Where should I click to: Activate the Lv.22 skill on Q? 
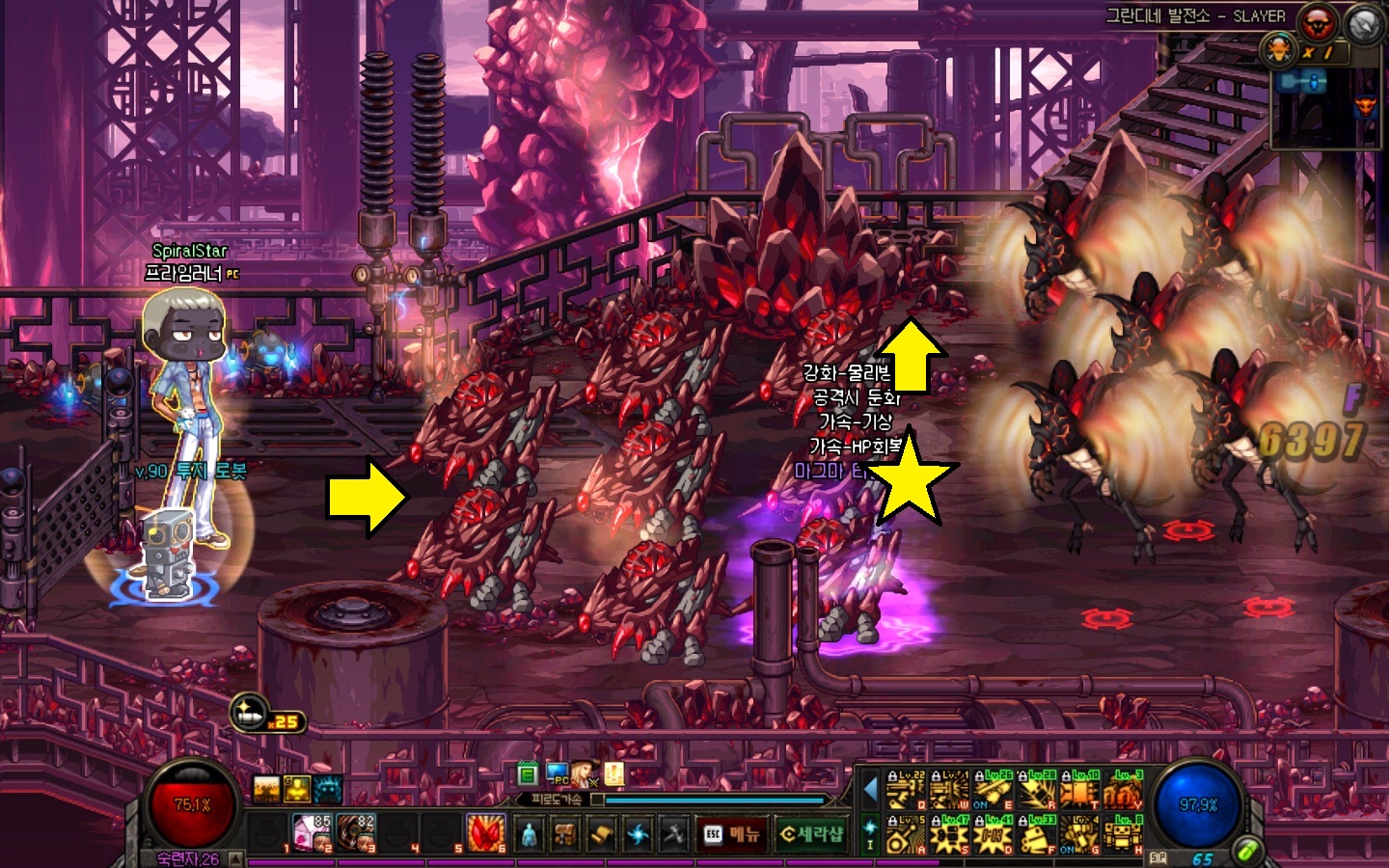point(906,790)
